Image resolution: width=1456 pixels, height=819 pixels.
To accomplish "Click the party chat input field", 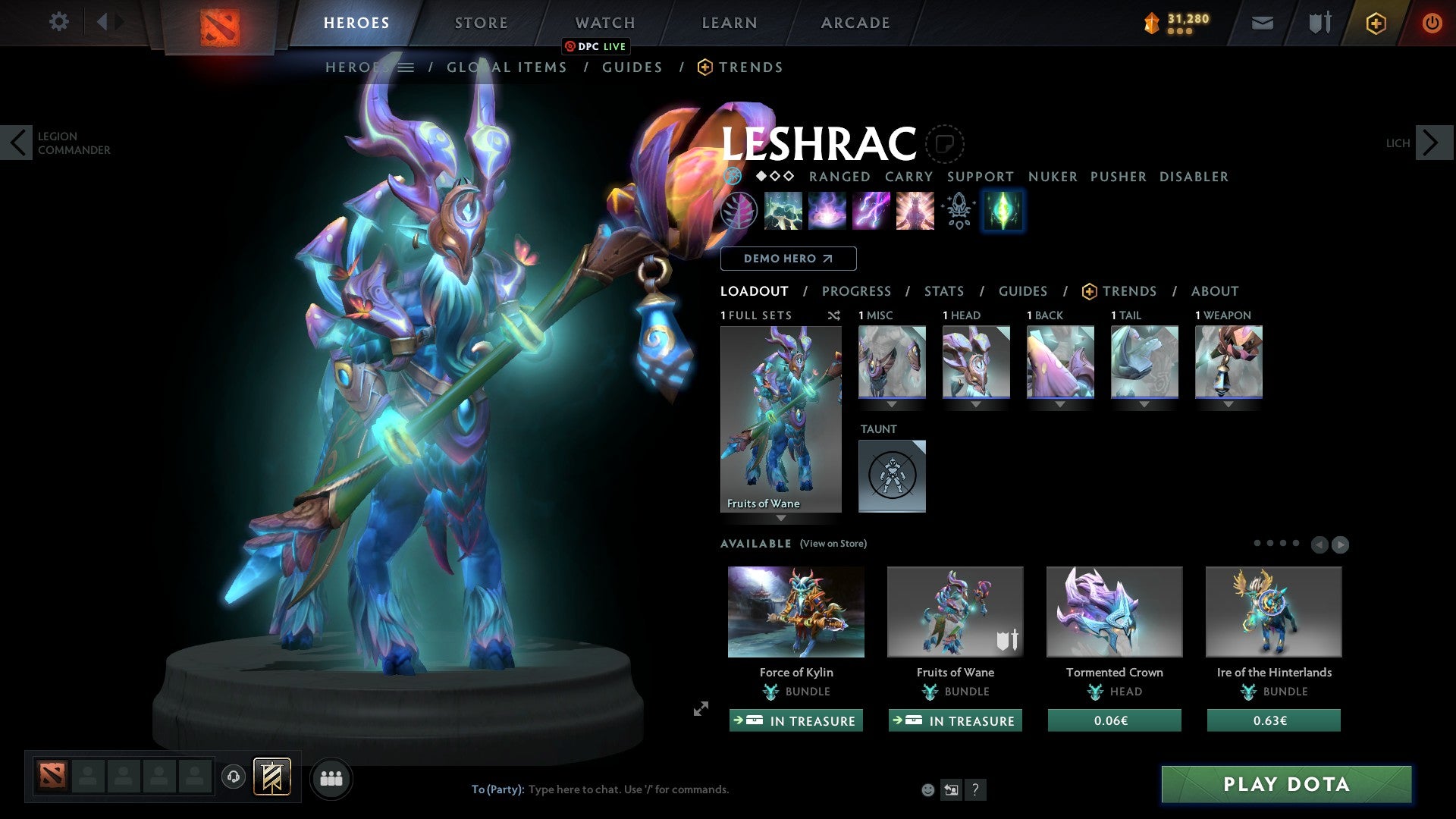I will tap(629, 789).
